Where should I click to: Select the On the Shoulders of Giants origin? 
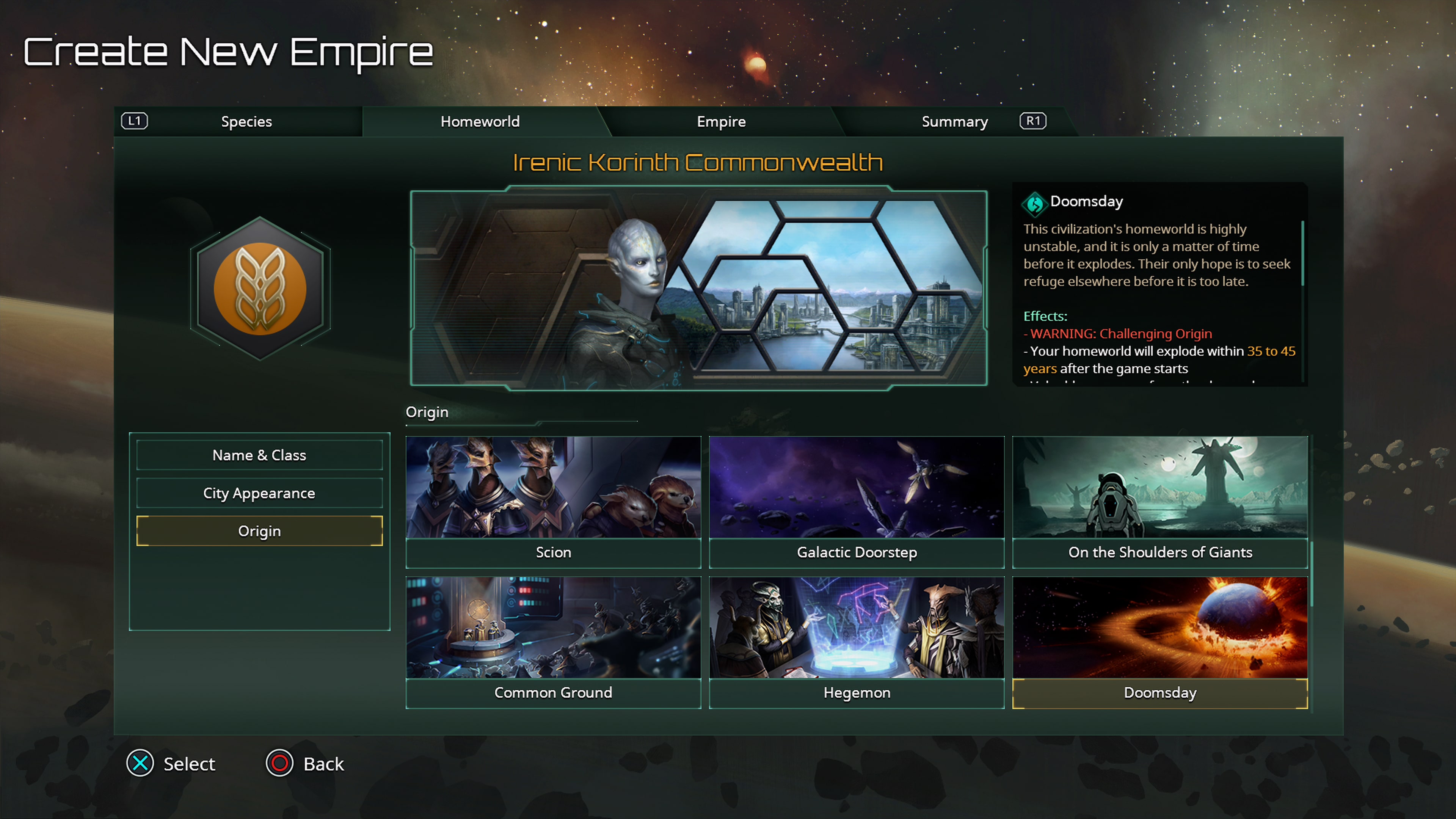(1160, 500)
